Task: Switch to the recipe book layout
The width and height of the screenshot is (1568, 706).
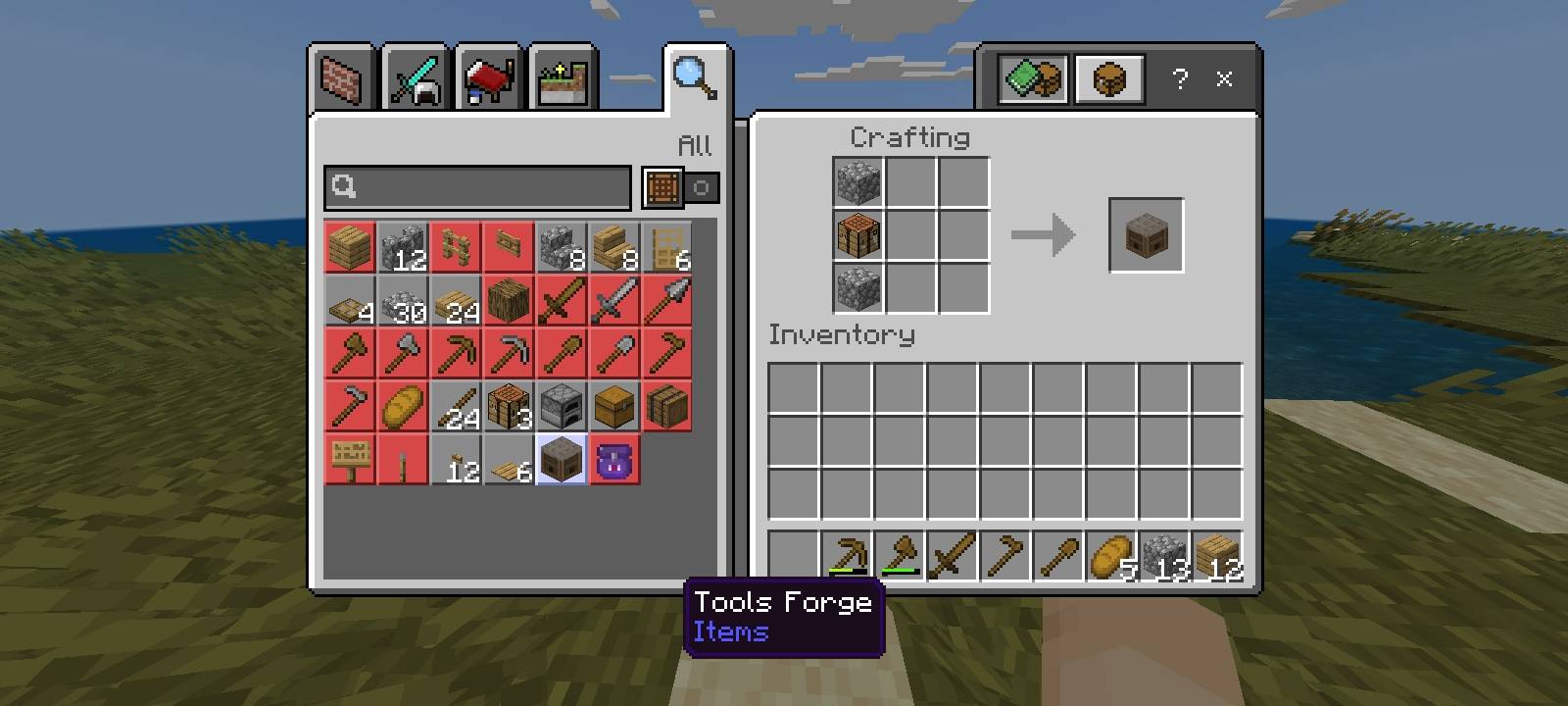Action: (x=1033, y=78)
